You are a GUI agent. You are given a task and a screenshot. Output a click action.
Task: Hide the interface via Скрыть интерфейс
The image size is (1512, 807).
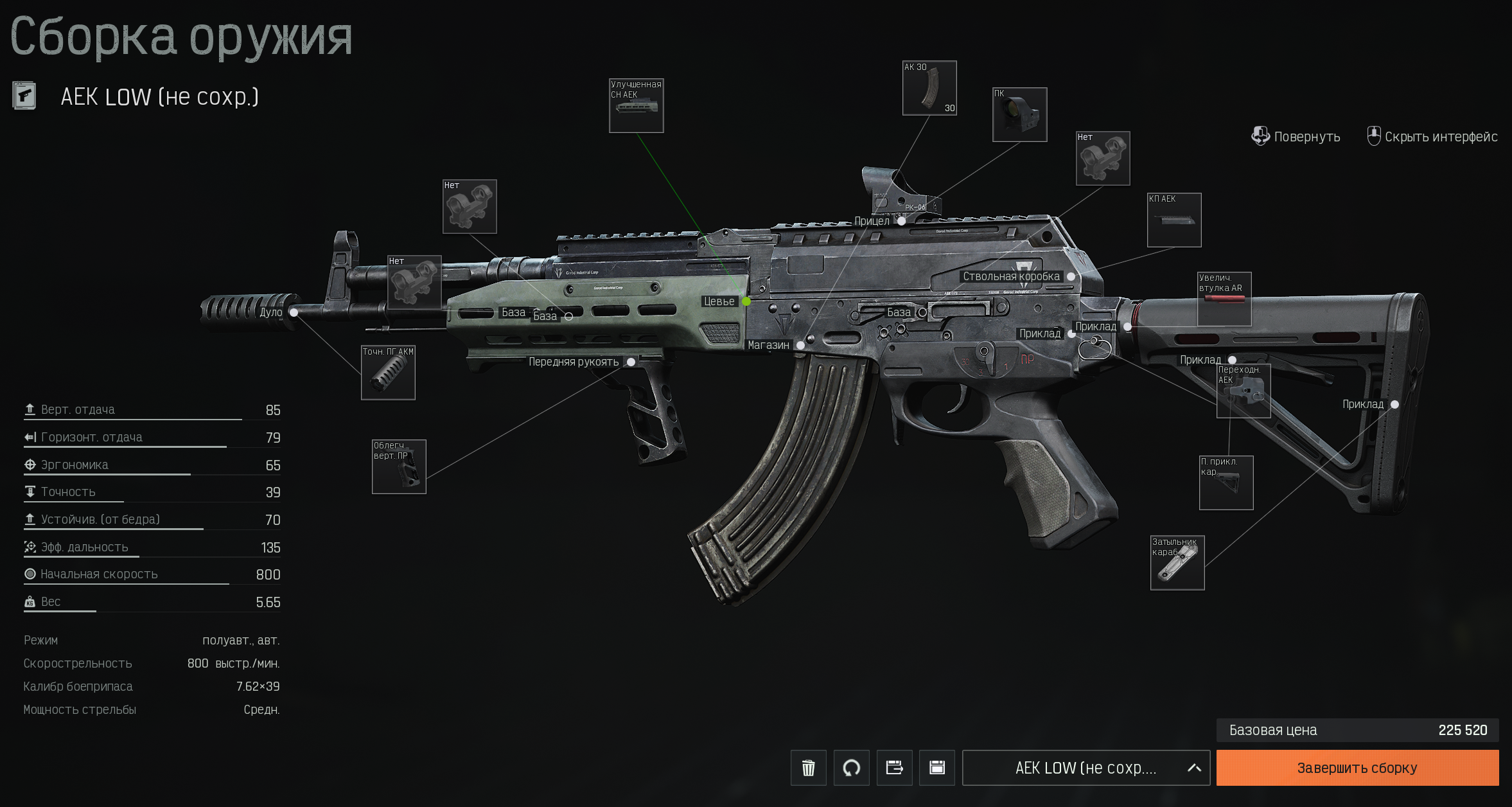coord(1432,137)
